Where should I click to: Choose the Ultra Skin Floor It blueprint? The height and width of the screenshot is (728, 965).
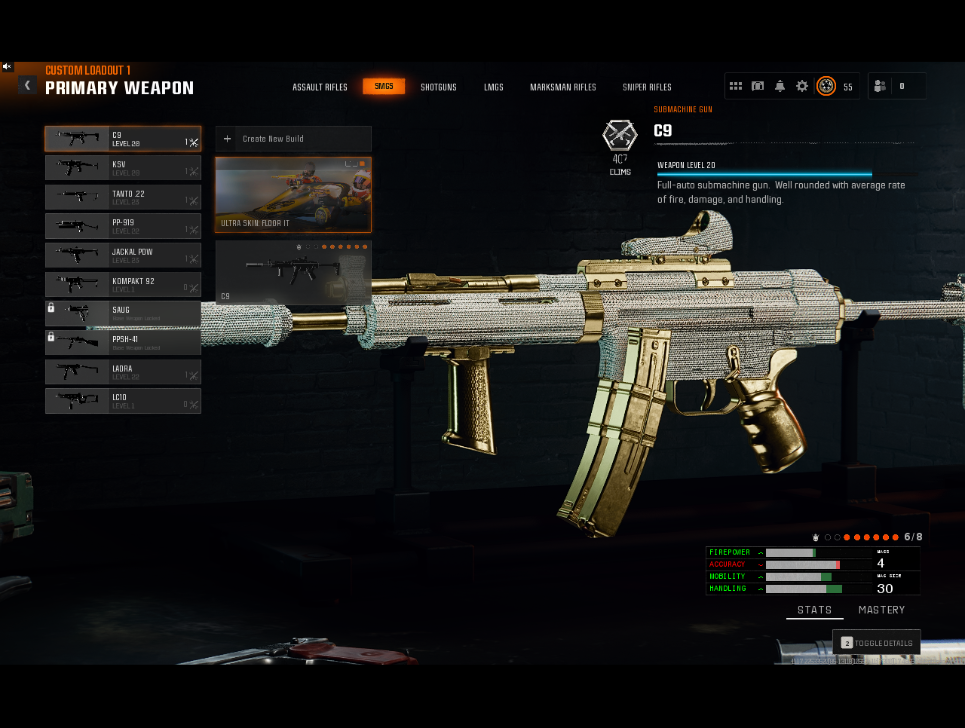coord(293,195)
